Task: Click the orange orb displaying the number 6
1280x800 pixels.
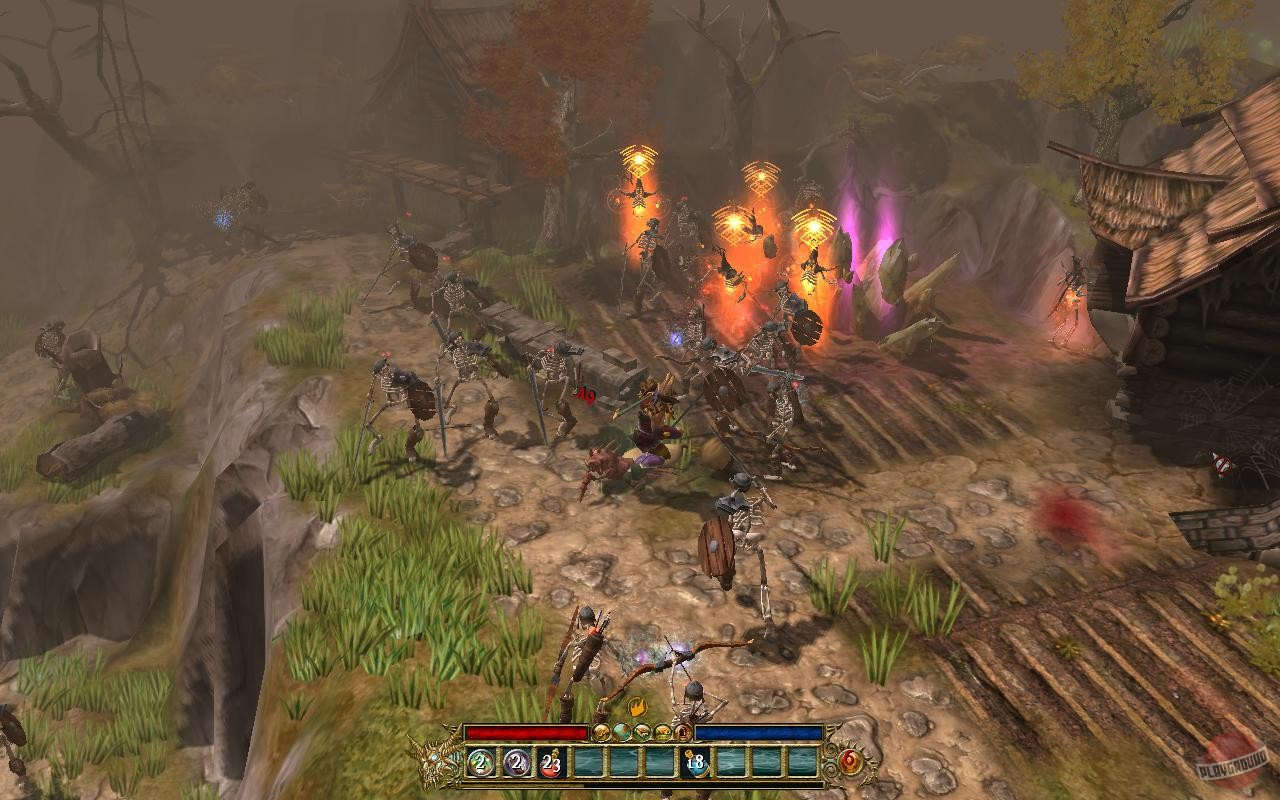Action: click(847, 761)
